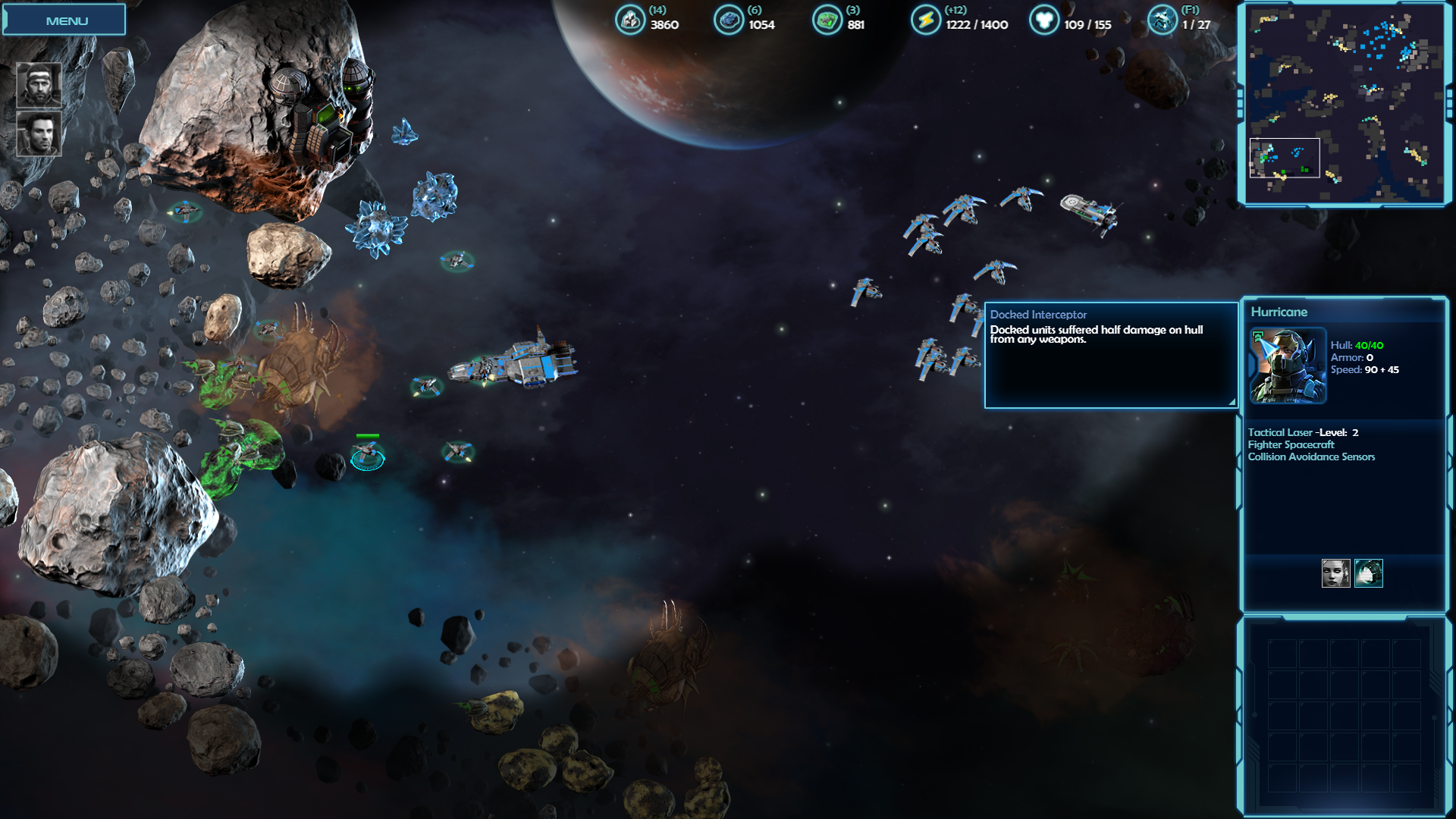Click the blue crystal resource icon
This screenshot has width=1456, height=819.
coord(728,20)
